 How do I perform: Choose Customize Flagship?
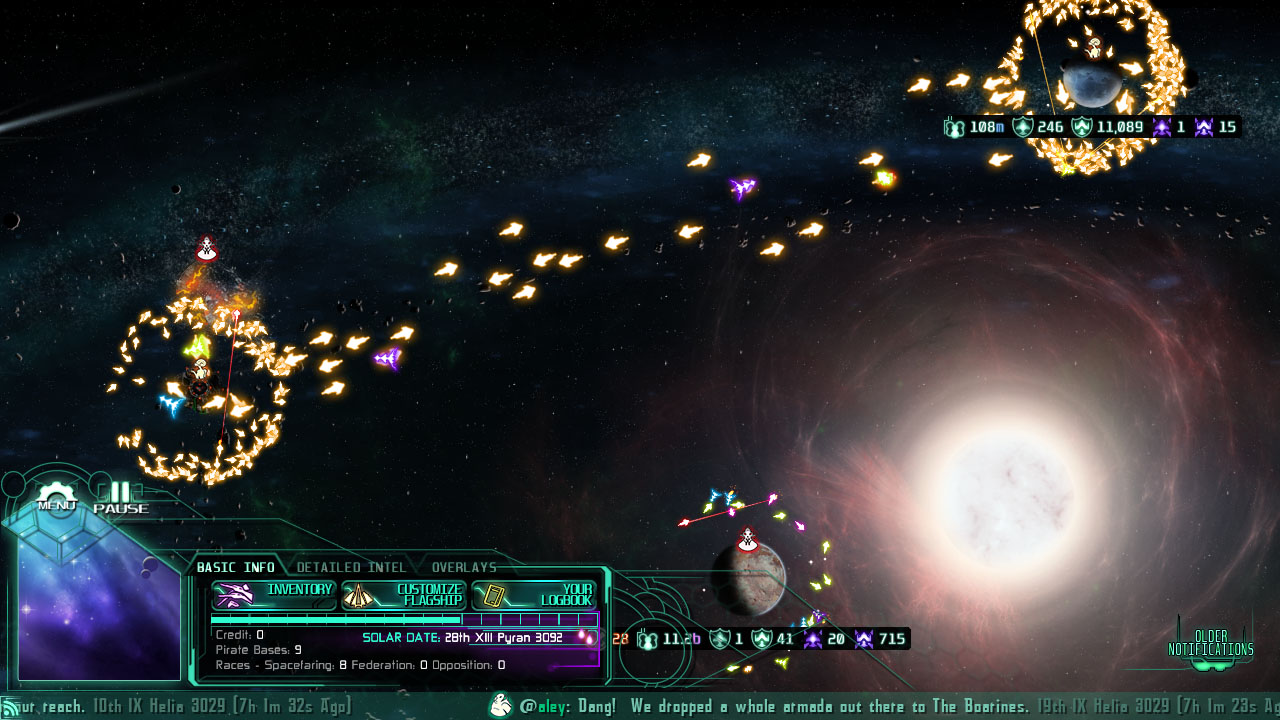point(404,595)
